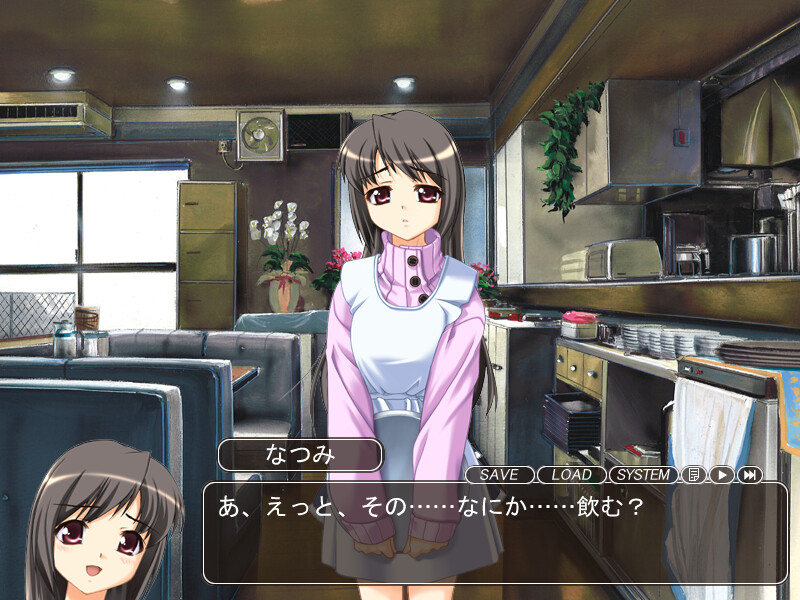Open the SYSTEM settings
The height and width of the screenshot is (600, 800).
643,475
